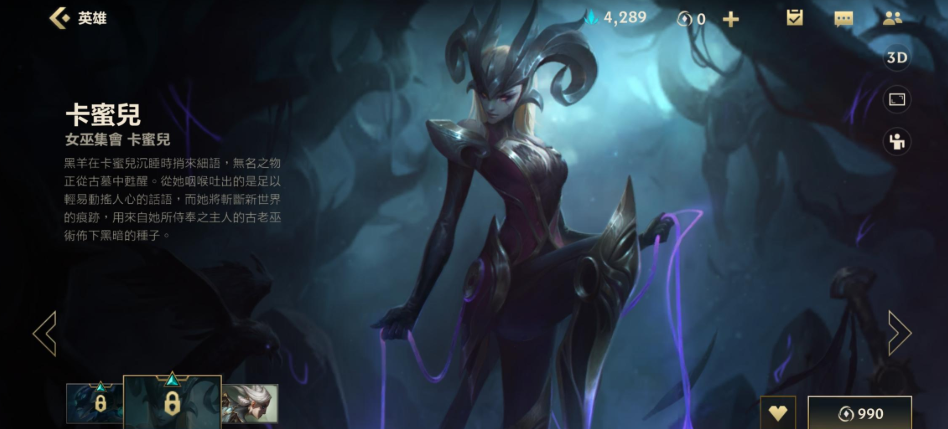Click the waving figure pose icon

click(x=897, y=141)
